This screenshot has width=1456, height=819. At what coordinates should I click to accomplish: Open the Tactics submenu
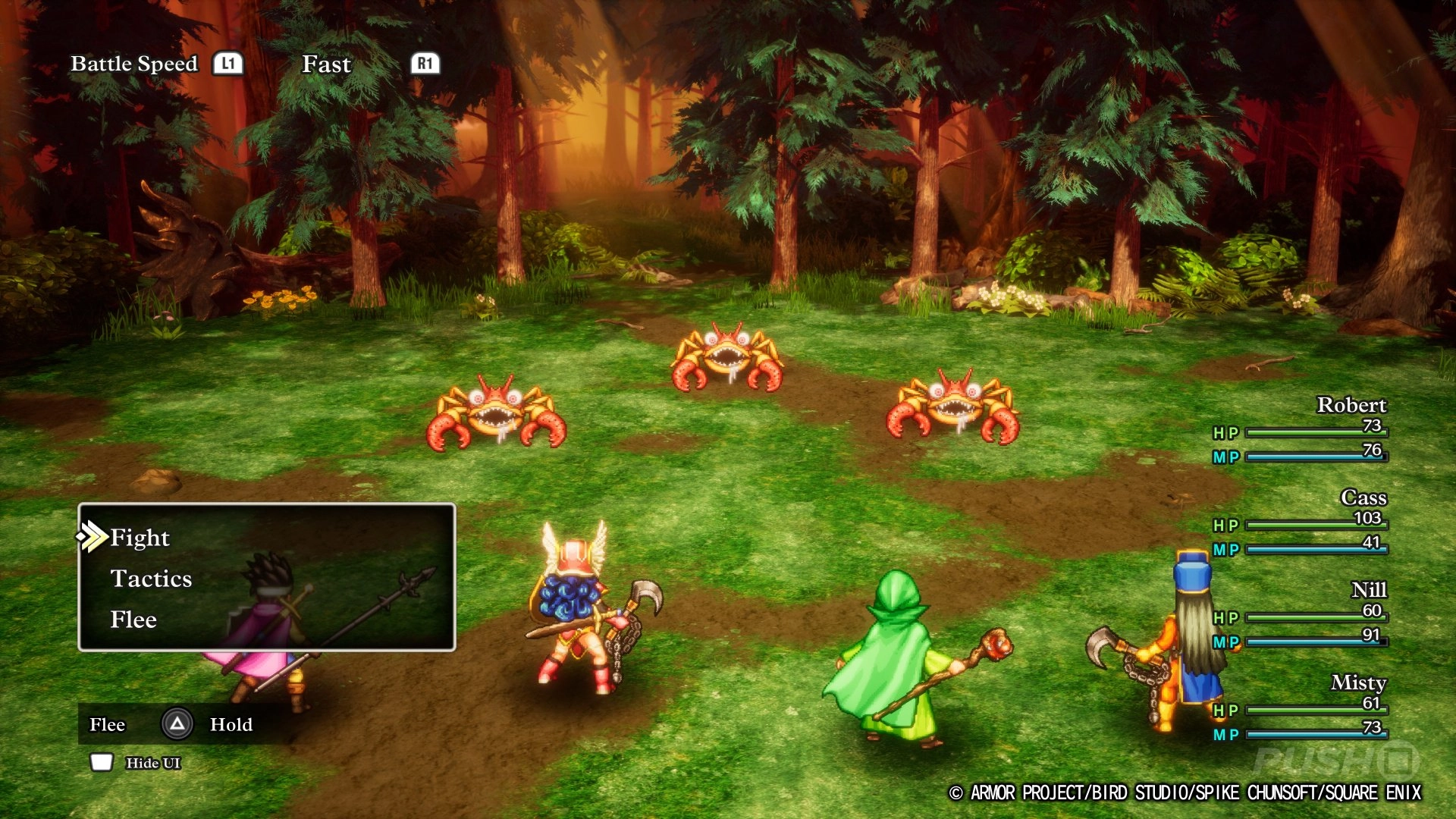(152, 579)
